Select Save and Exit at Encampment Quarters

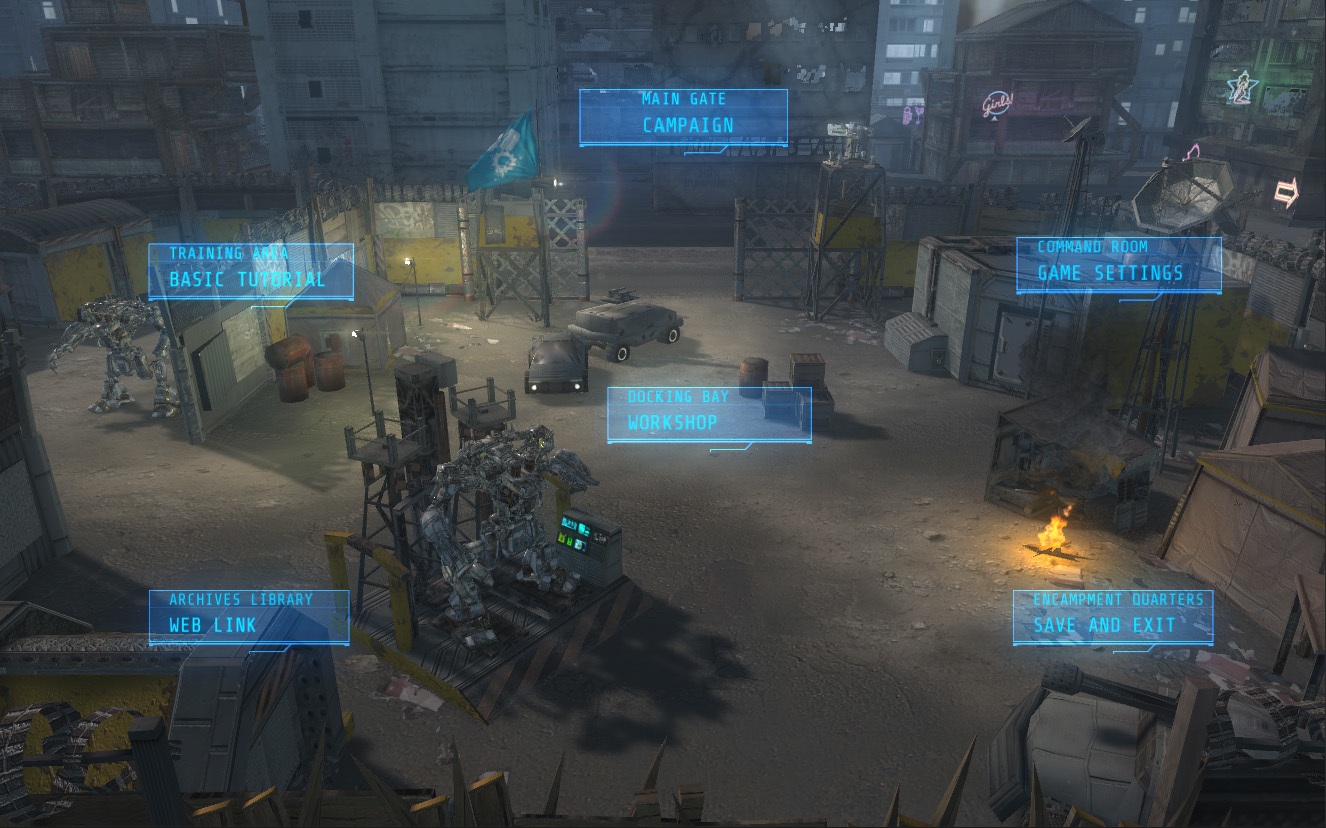click(x=1113, y=616)
